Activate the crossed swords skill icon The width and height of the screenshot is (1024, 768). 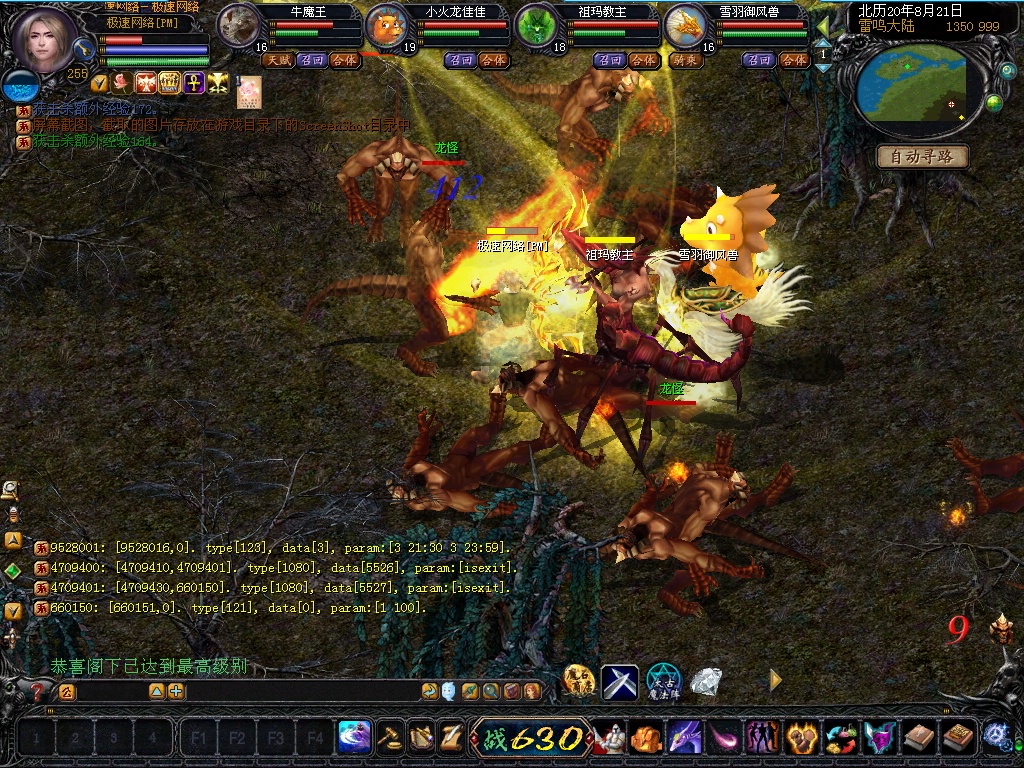point(620,682)
